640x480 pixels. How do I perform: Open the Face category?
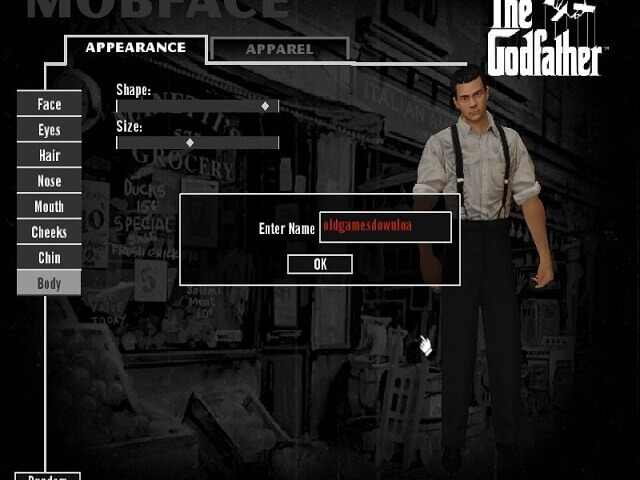click(49, 104)
